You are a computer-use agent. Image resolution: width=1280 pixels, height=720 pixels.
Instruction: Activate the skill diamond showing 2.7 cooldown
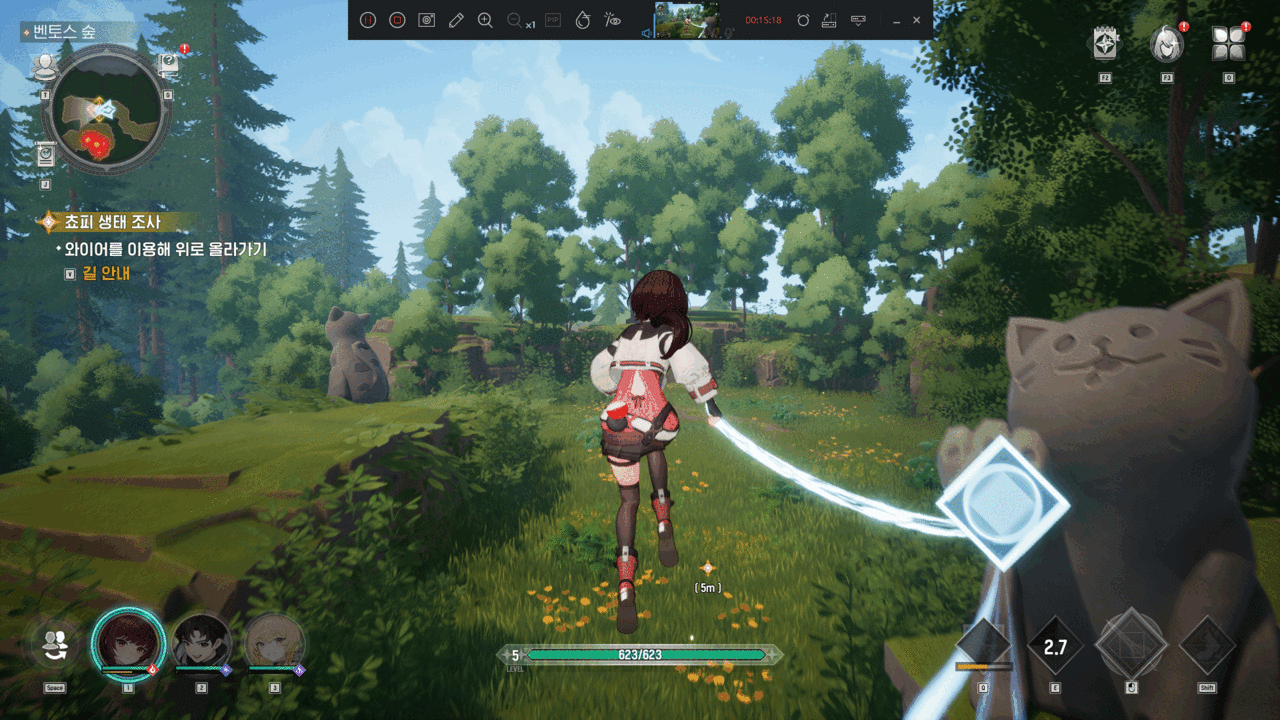click(1055, 647)
